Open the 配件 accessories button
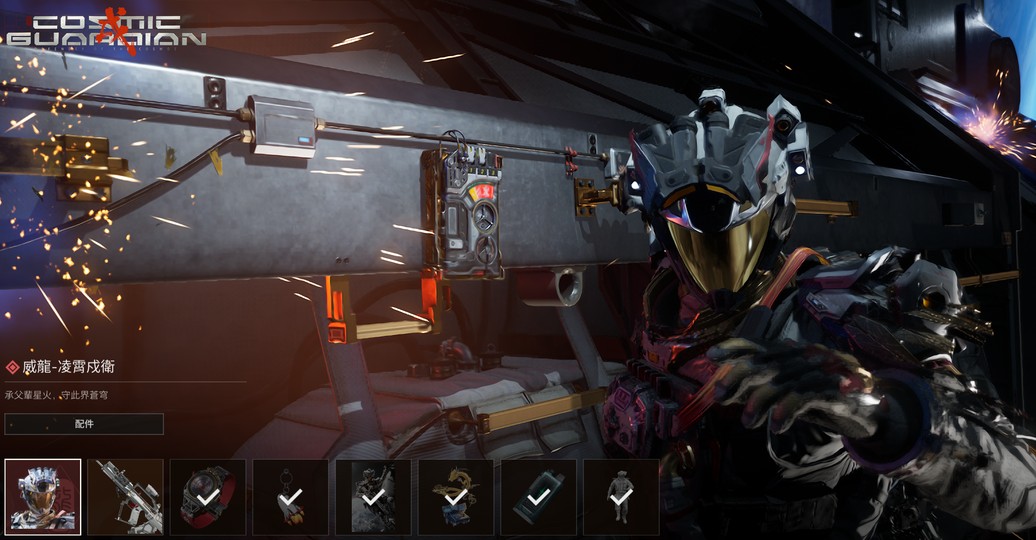1036x540 pixels. click(84, 424)
